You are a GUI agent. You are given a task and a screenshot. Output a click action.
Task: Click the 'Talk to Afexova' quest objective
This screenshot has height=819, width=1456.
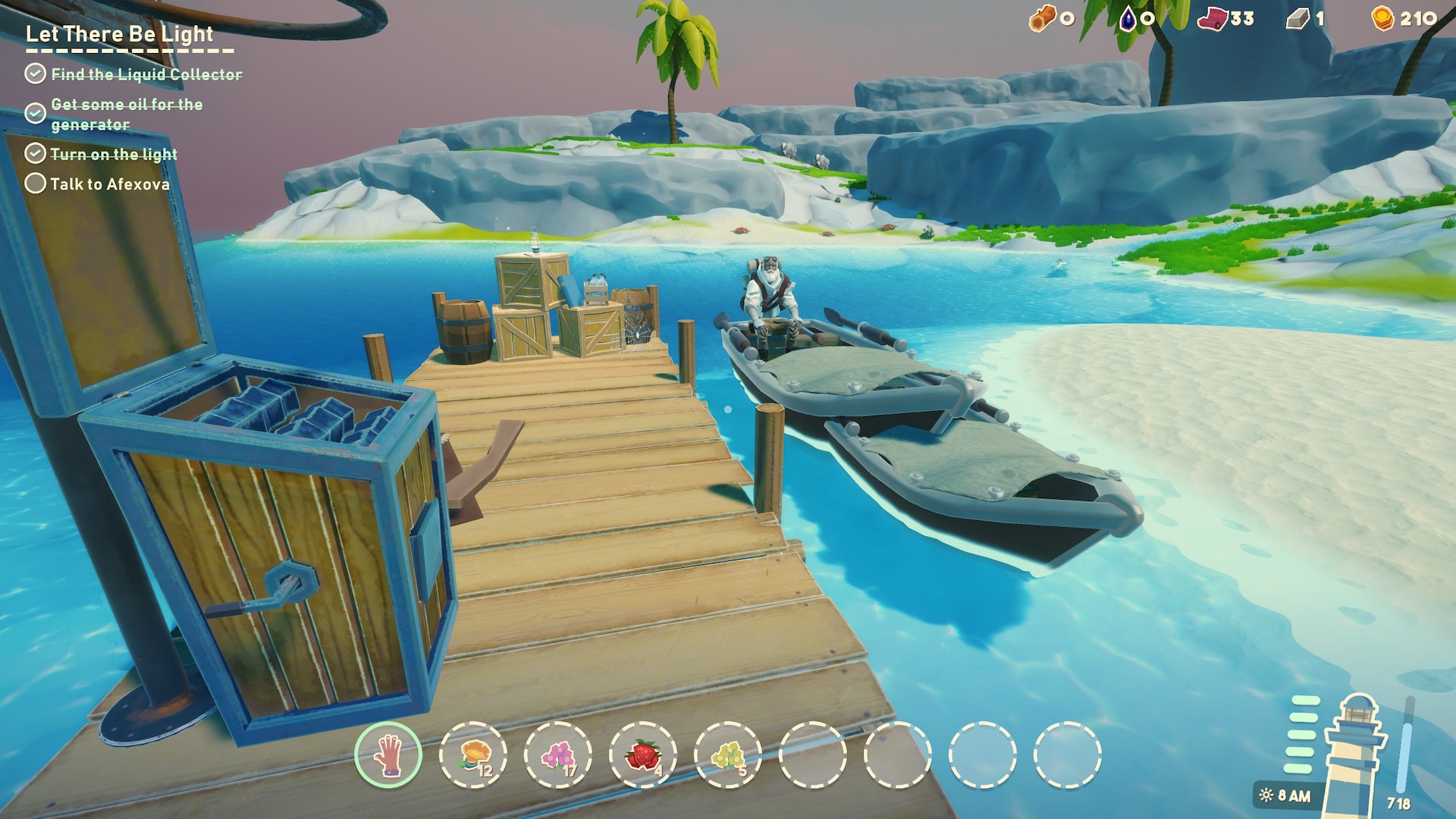pos(109,184)
